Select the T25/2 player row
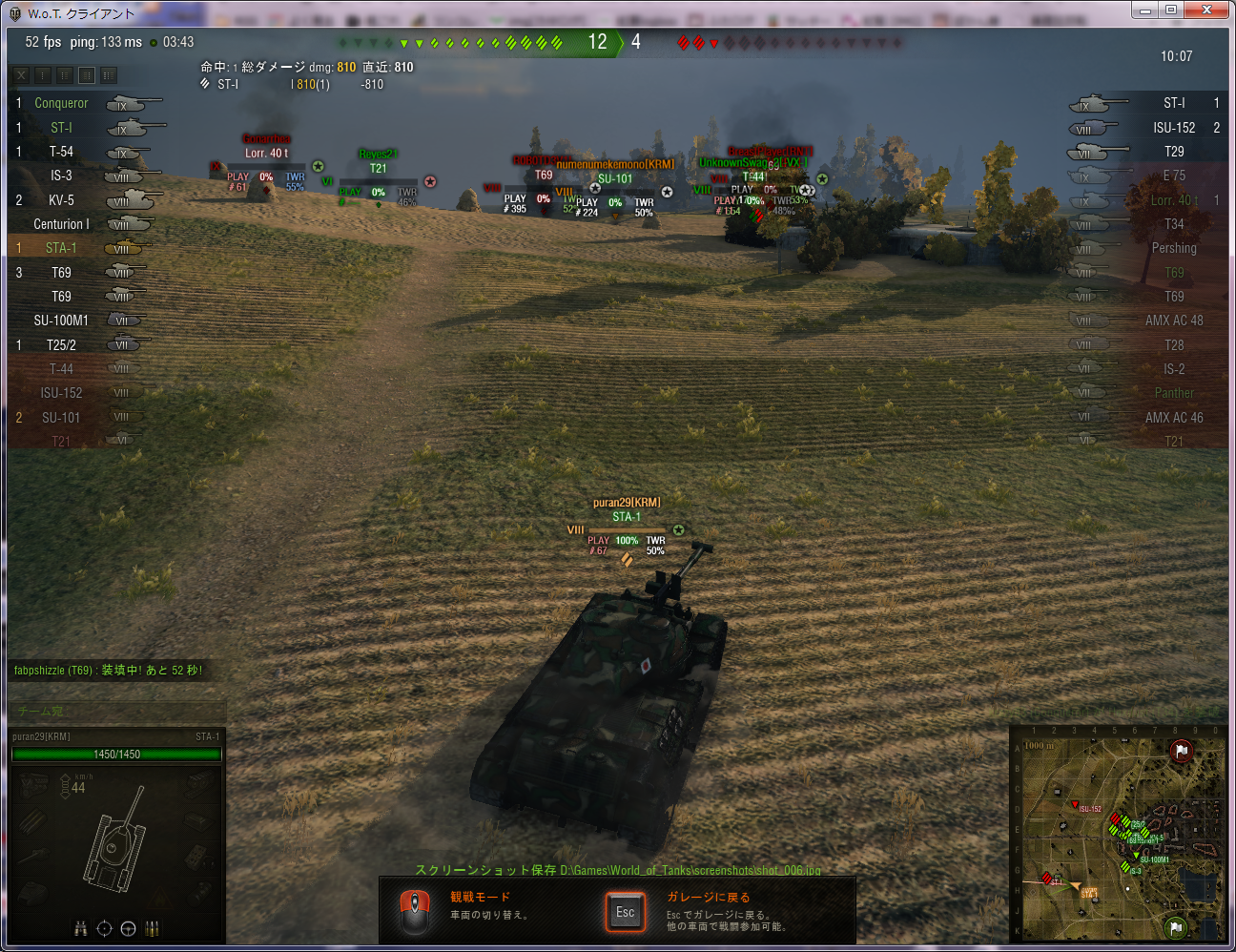1236x952 pixels. [x=61, y=345]
